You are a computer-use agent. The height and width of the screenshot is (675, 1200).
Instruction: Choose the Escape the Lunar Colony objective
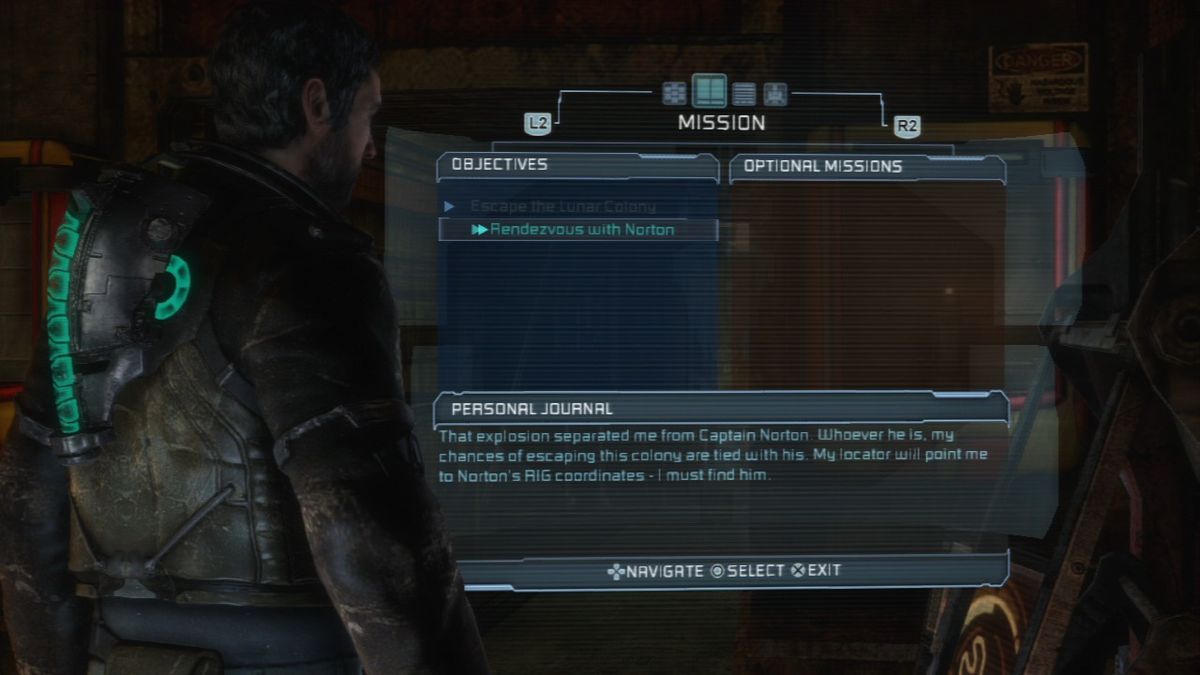click(x=562, y=207)
